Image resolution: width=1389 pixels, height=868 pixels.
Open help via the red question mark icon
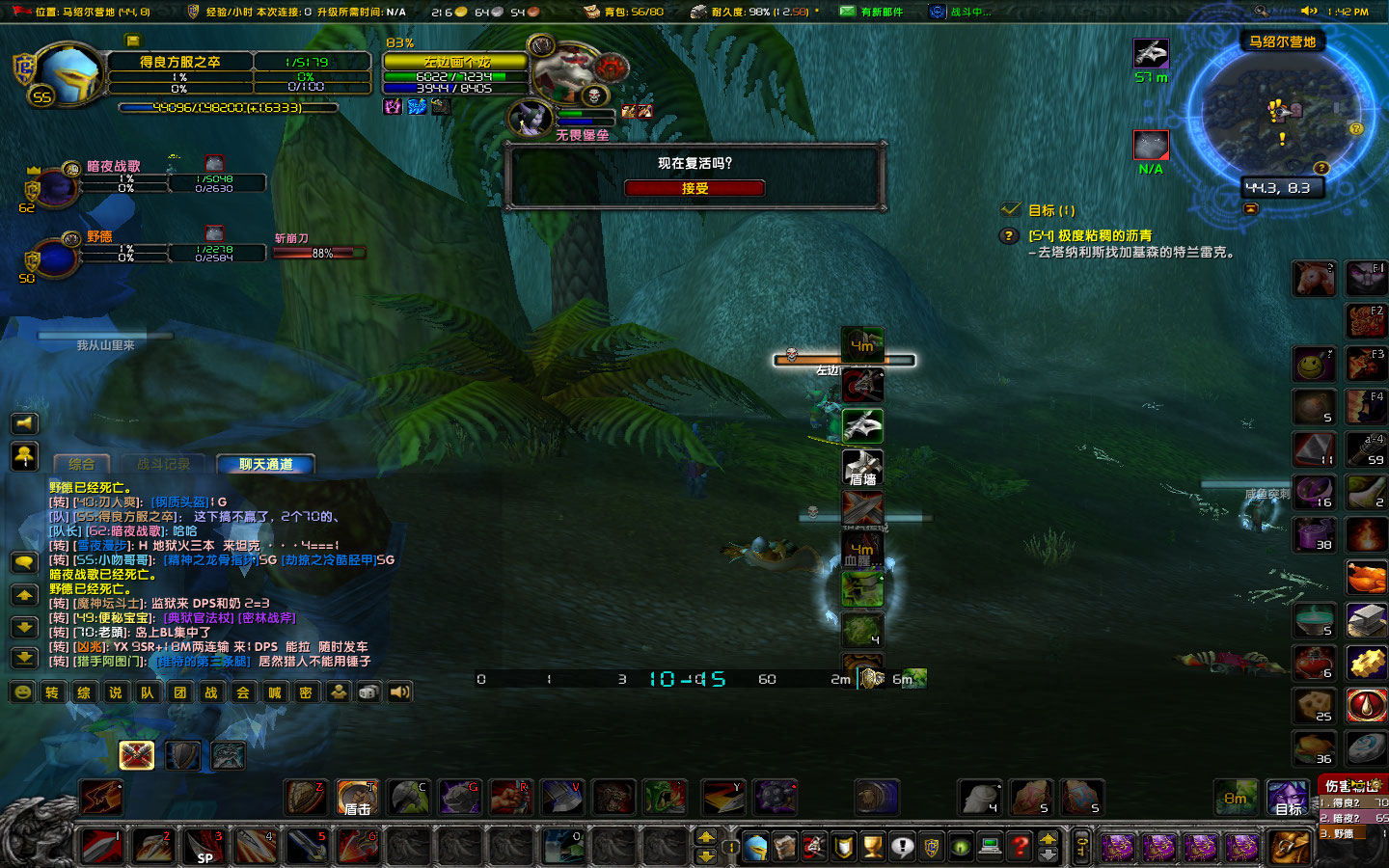coord(1018,846)
